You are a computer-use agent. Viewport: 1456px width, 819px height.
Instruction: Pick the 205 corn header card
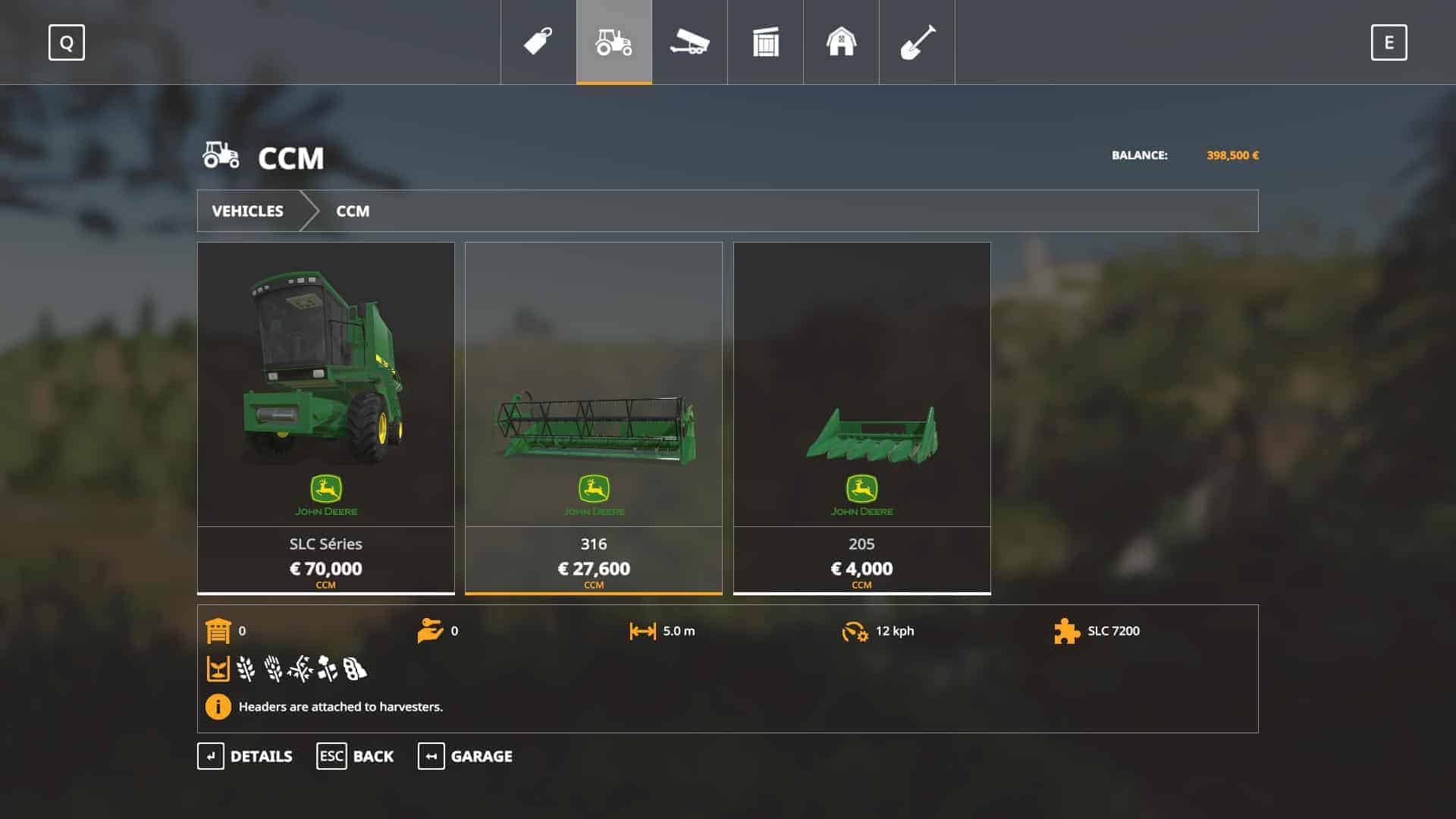861,417
